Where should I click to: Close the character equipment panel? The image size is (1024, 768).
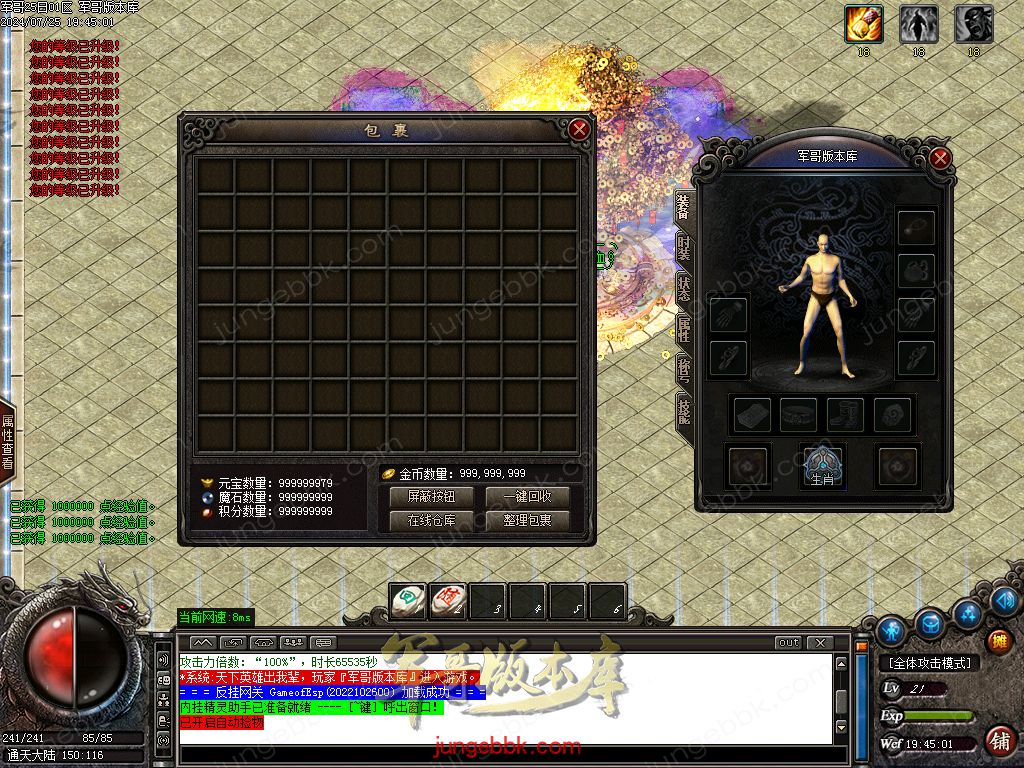939,158
